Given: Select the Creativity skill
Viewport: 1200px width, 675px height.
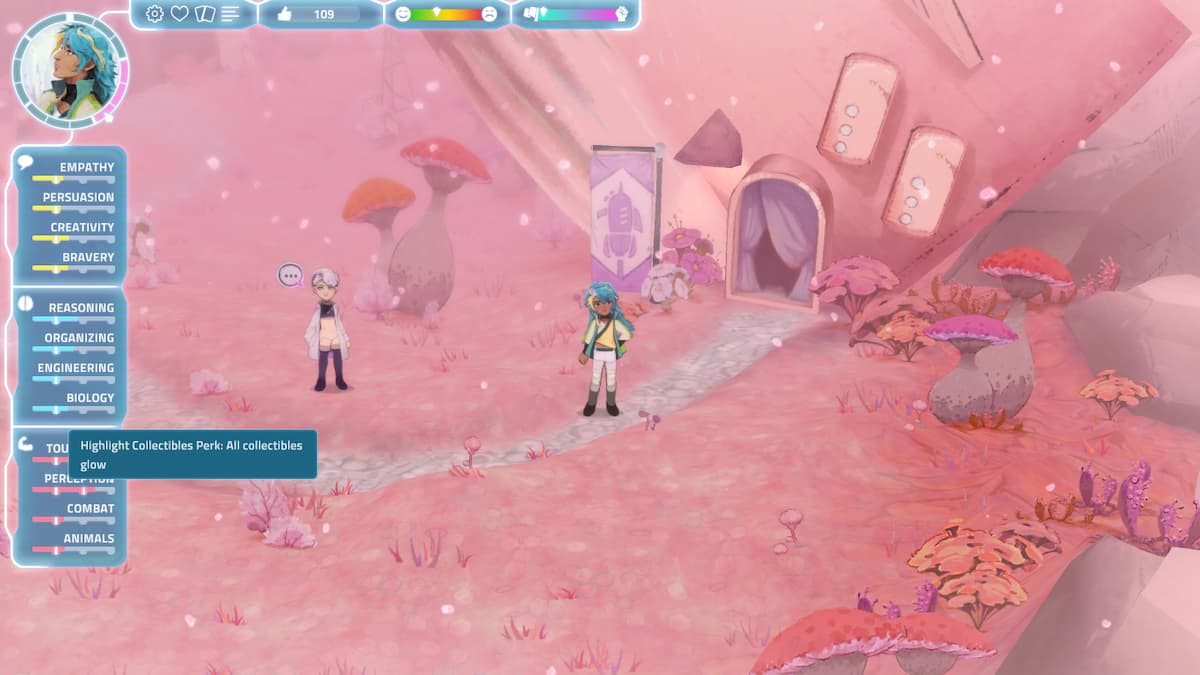Looking at the screenshot, I should click(82, 227).
